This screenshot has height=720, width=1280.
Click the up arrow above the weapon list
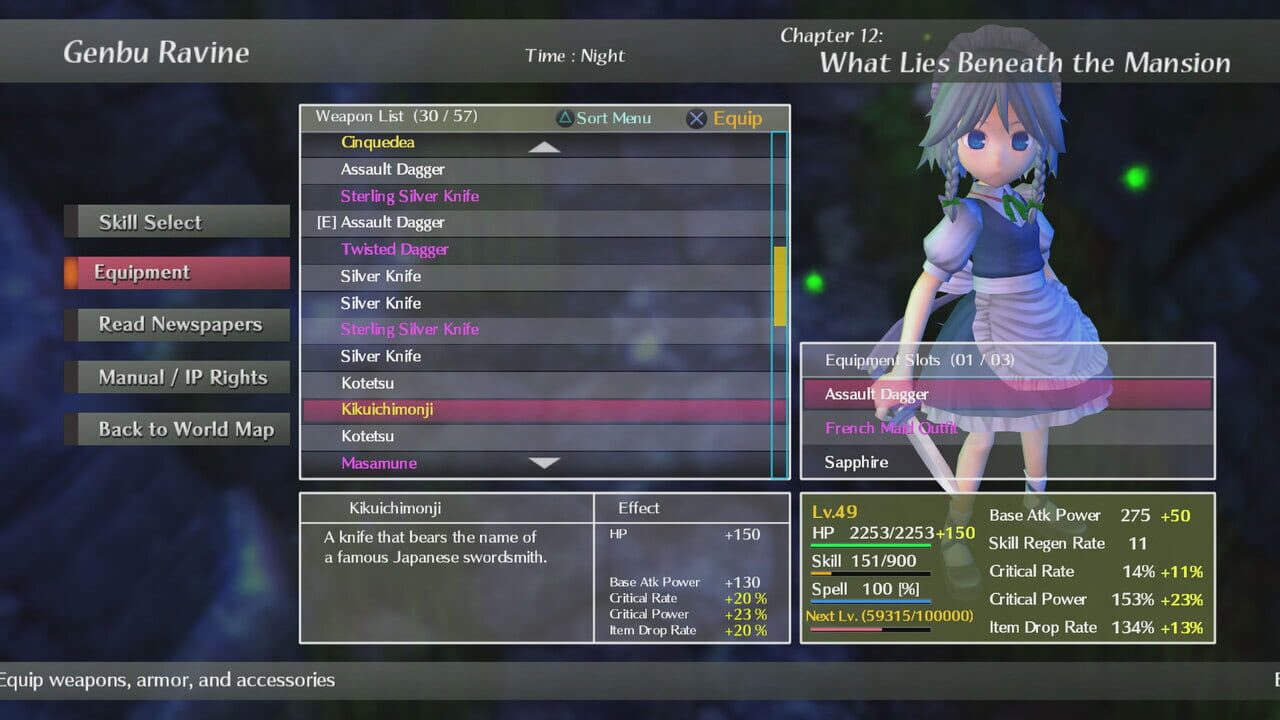click(543, 146)
